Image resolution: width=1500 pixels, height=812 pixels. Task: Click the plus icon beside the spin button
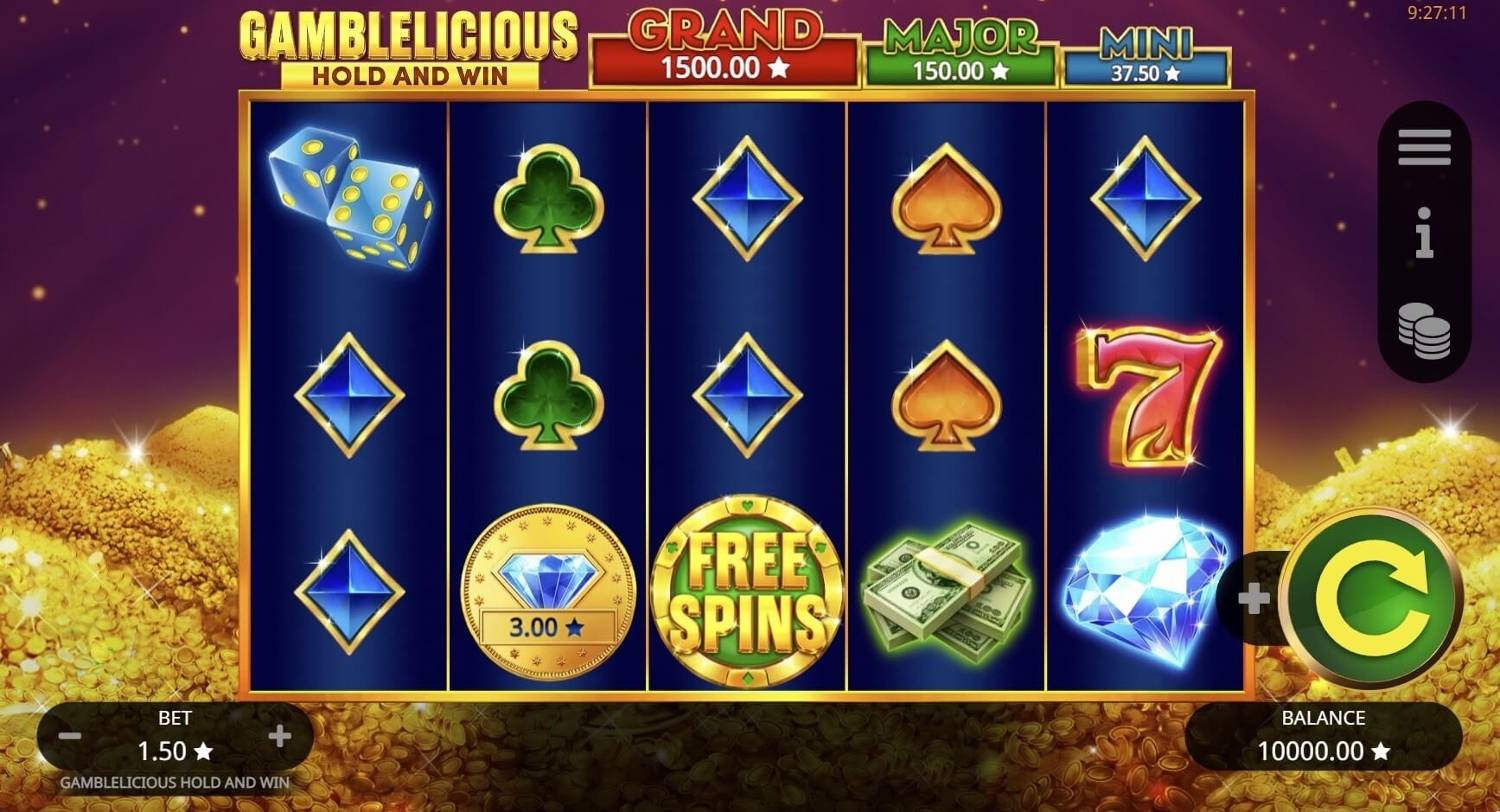1253,597
